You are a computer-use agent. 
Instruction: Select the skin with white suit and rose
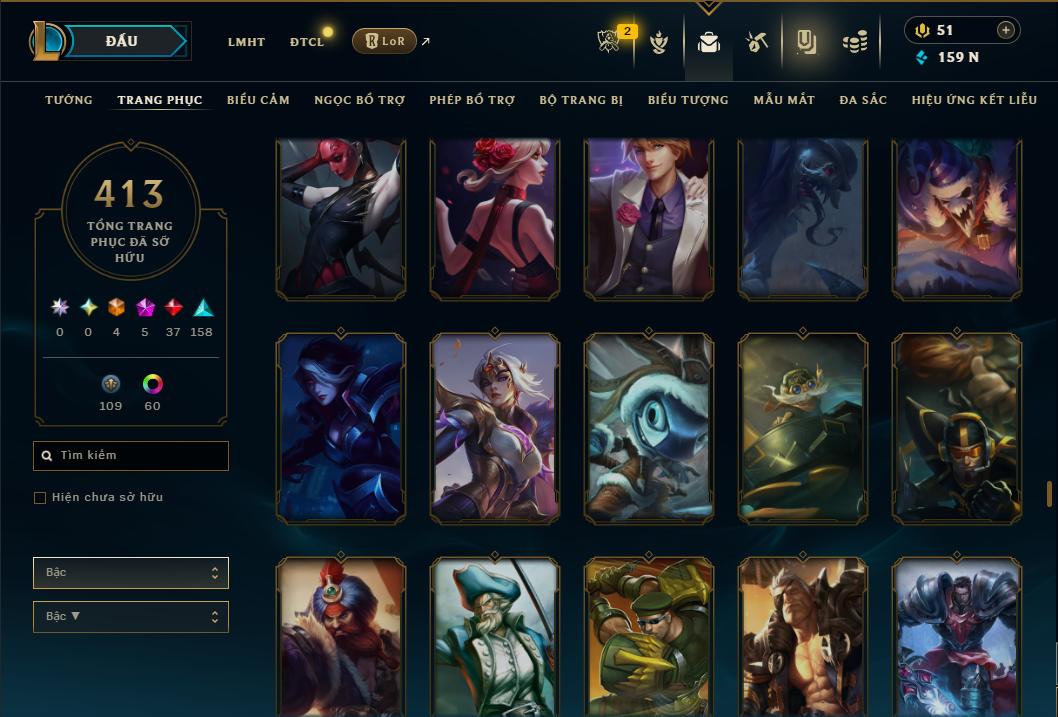click(649, 220)
